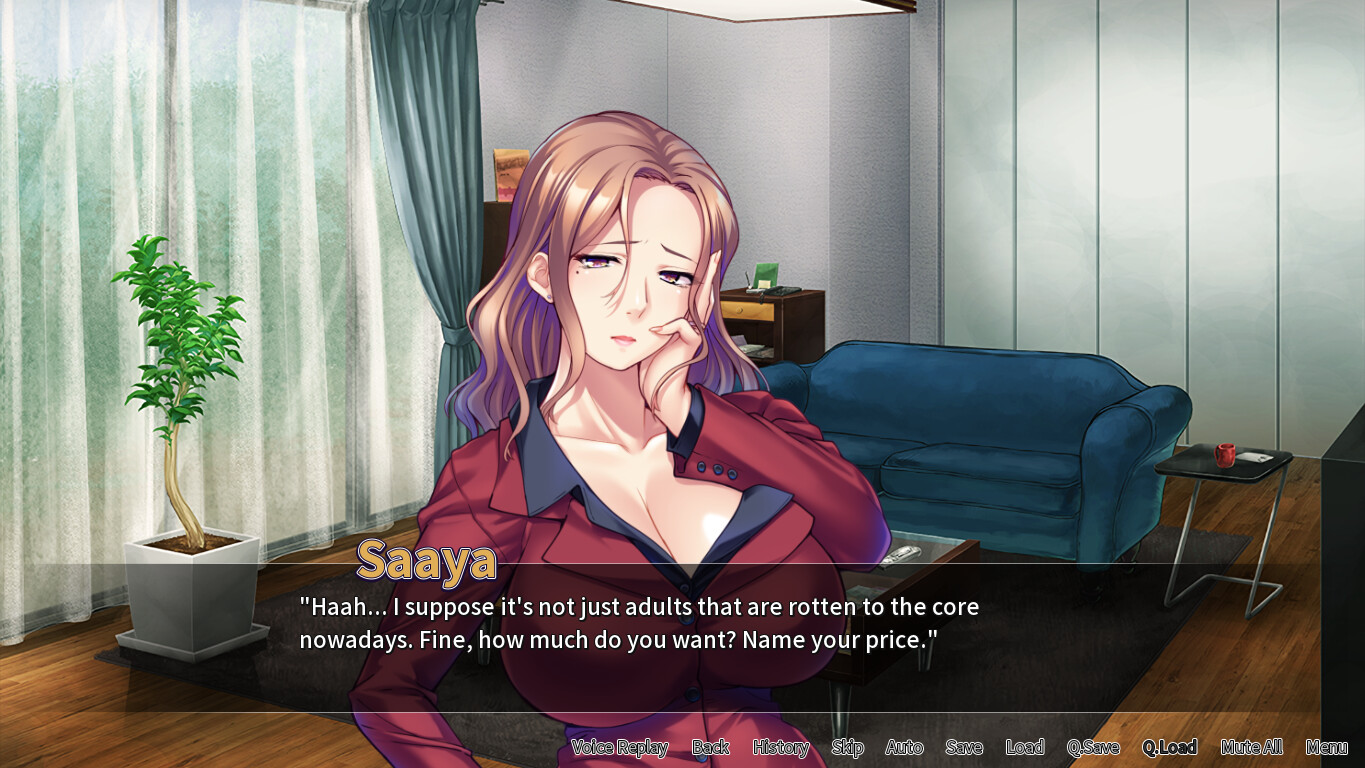Open the Load screen
The image size is (1365, 768).
pyautogui.click(x=1025, y=747)
